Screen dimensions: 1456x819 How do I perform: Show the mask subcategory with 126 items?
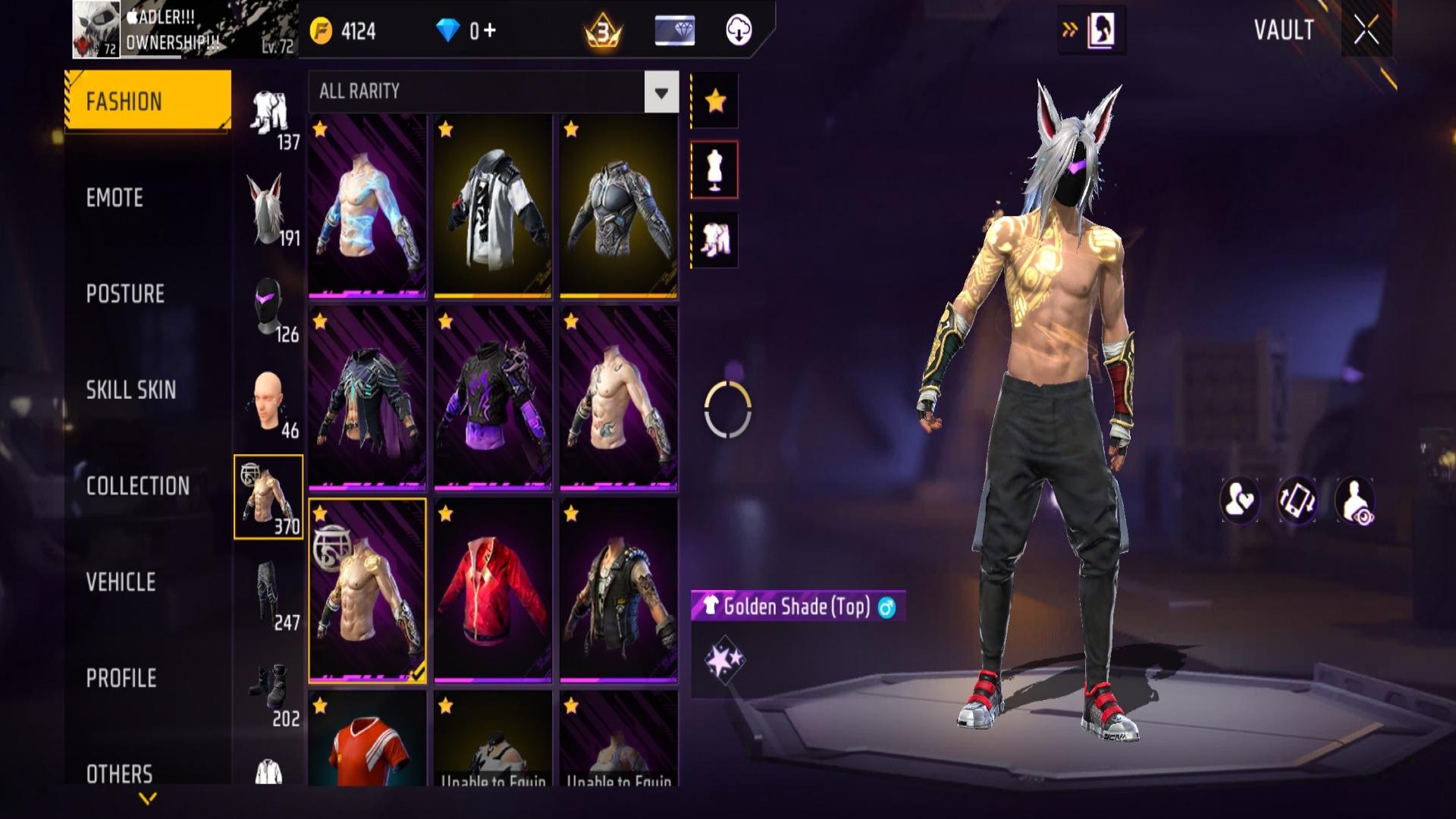(x=269, y=306)
